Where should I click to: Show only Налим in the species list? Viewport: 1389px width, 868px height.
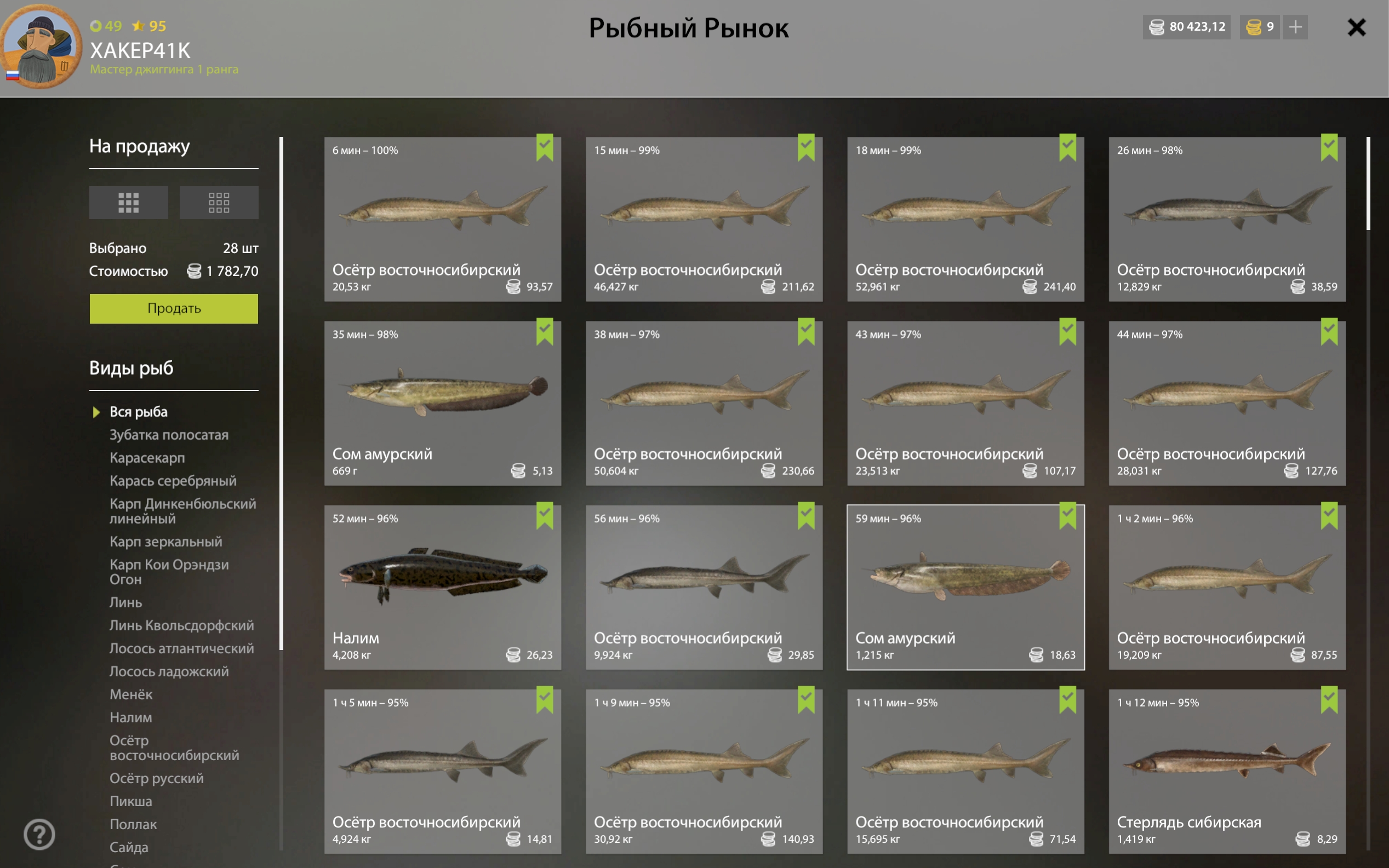131,717
